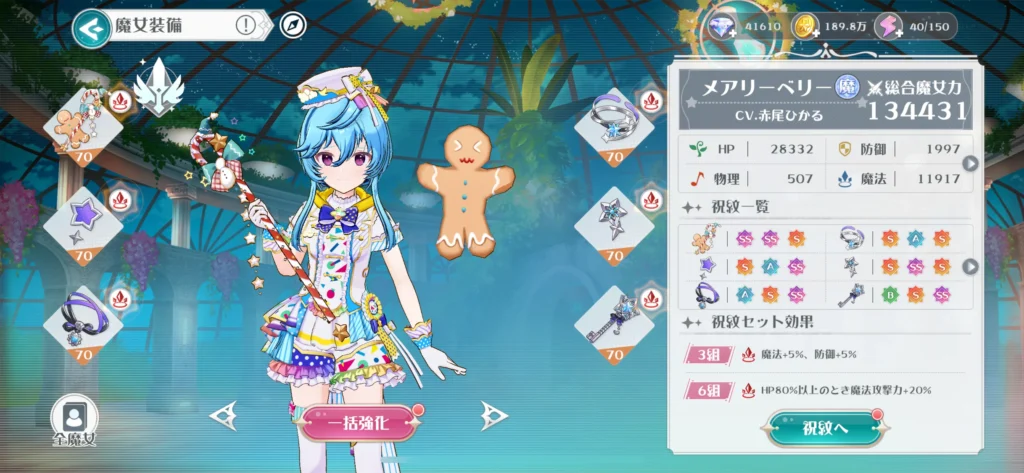Open the exclamation mark info button
Image resolution: width=1024 pixels, height=473 pixels.
coord(246,26)
